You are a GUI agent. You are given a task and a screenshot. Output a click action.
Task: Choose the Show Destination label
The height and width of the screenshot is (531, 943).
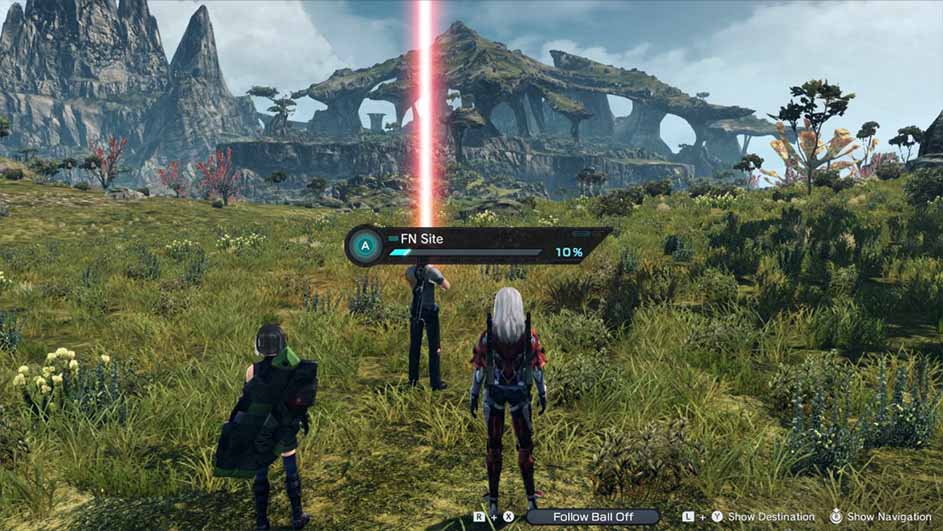771,517
